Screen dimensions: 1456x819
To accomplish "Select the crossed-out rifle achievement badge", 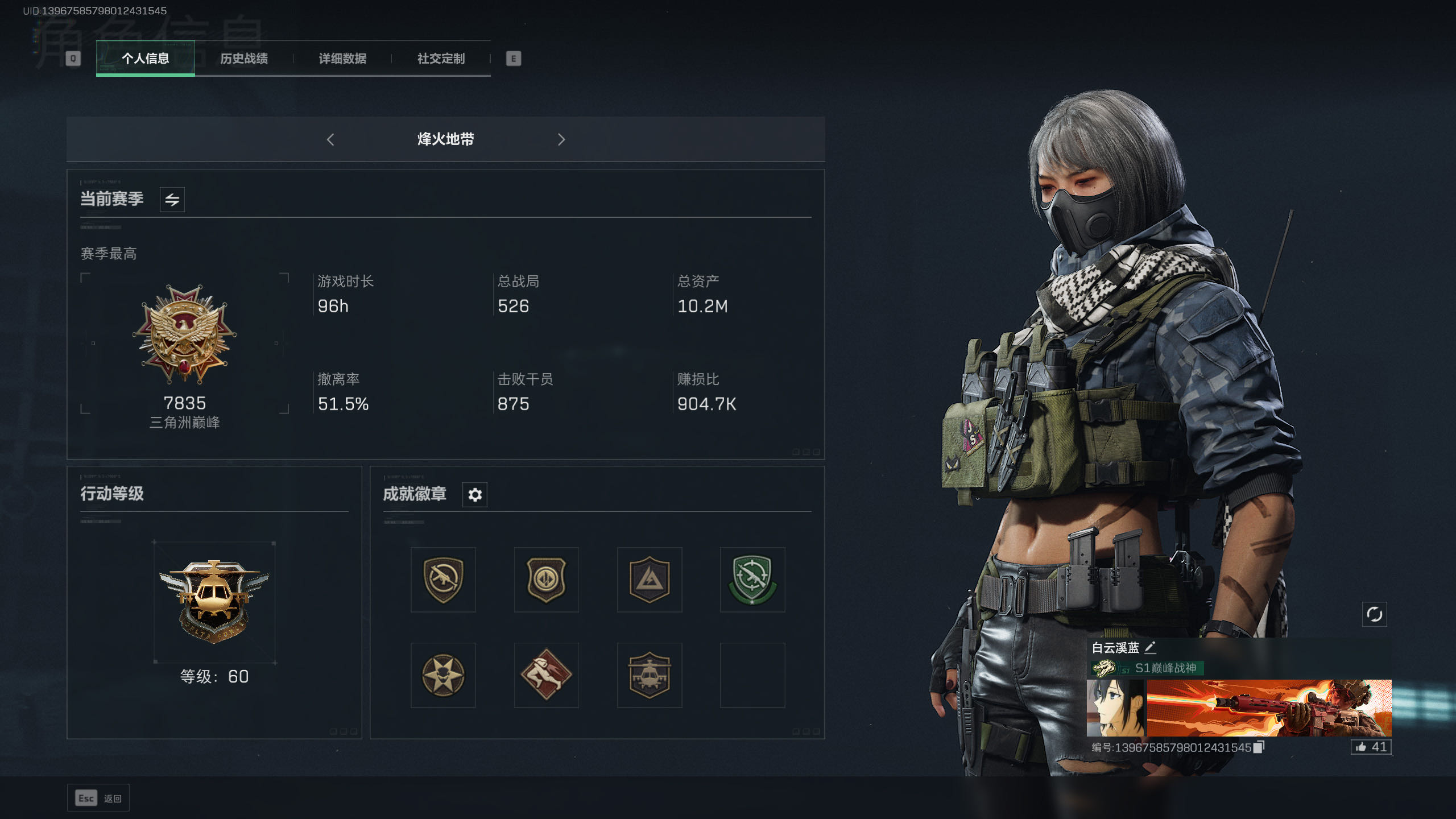I will pyautogui.click(x=443, y=580).
